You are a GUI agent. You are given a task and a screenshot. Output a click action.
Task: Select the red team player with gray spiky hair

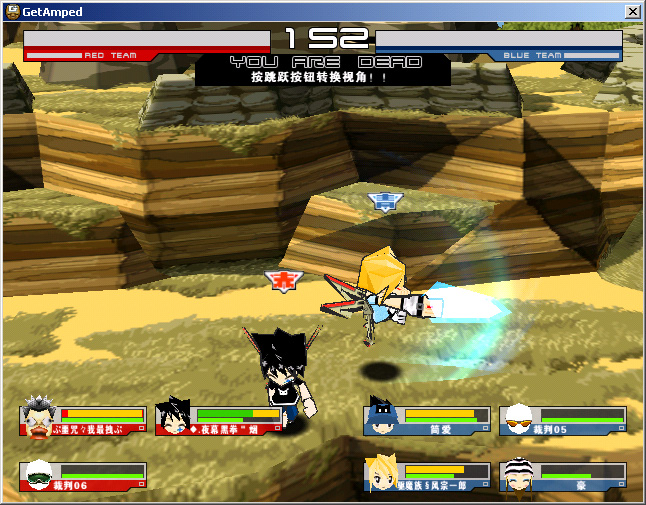click(84, 421)
